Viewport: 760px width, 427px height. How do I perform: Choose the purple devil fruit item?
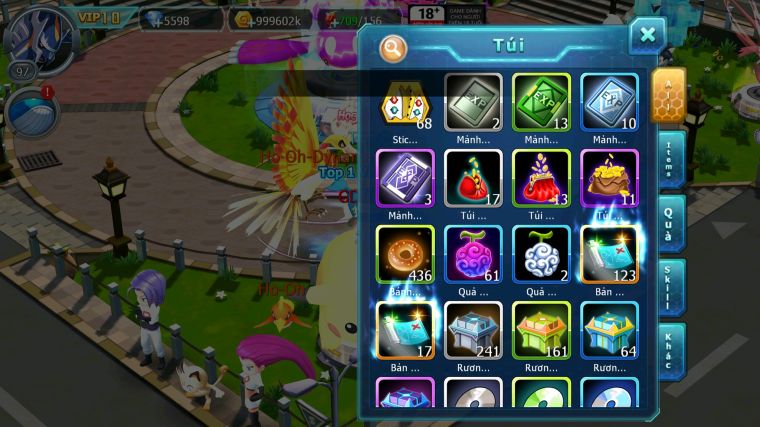(x=473, y=253)
